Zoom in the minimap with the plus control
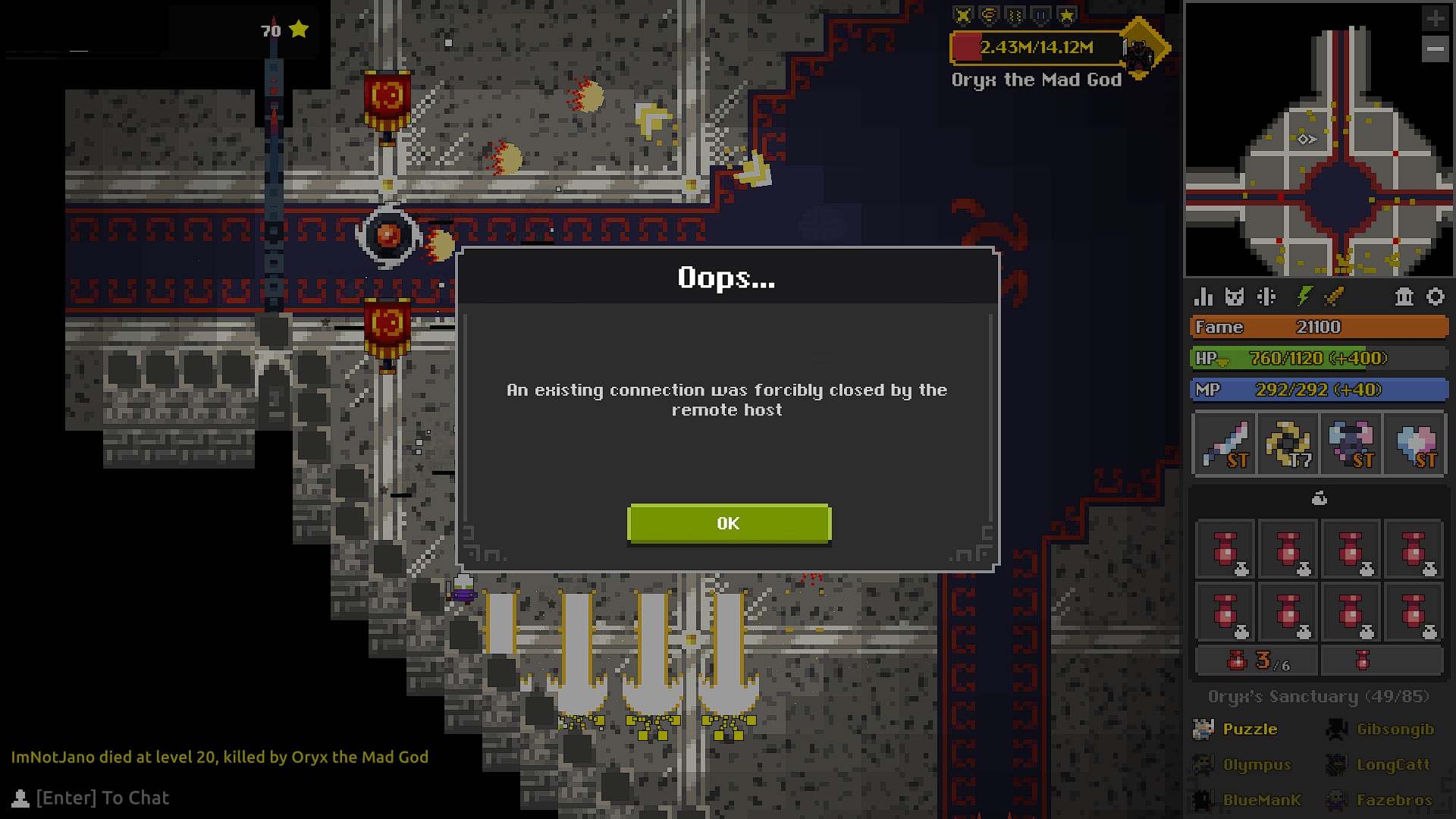 coord(1436,19)
